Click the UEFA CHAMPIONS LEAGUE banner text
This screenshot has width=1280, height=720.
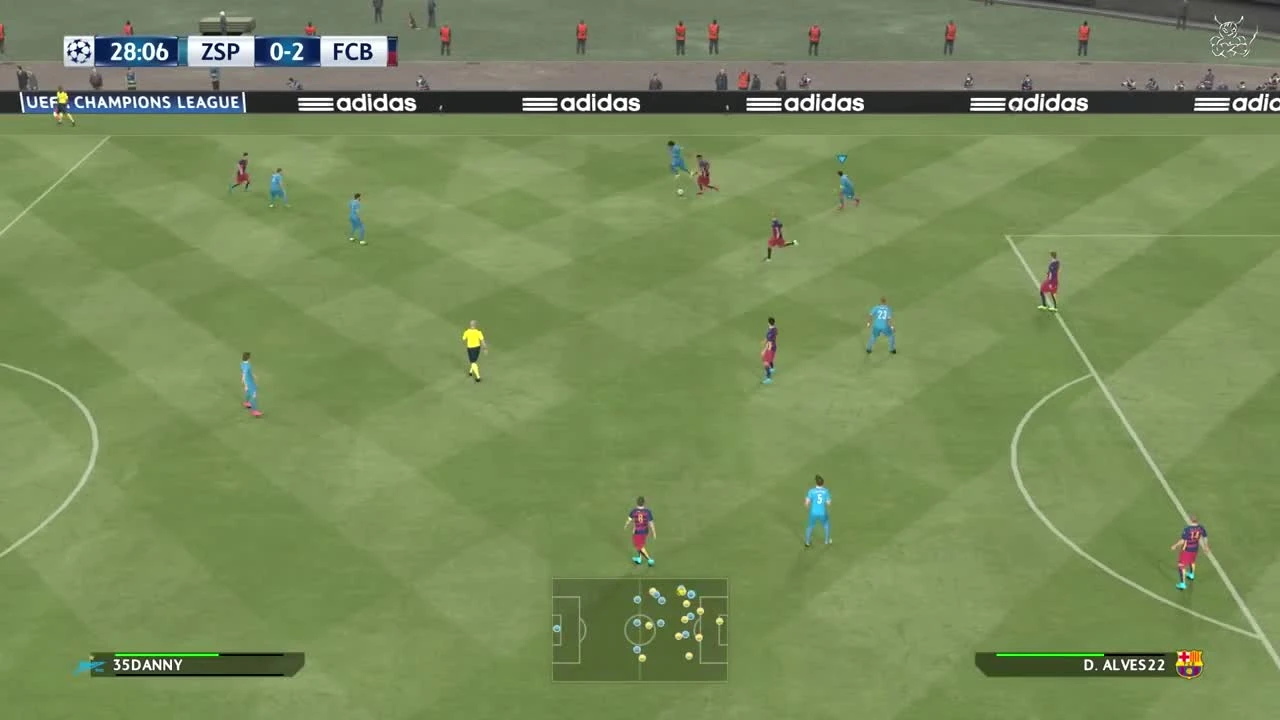pos(135,102)
